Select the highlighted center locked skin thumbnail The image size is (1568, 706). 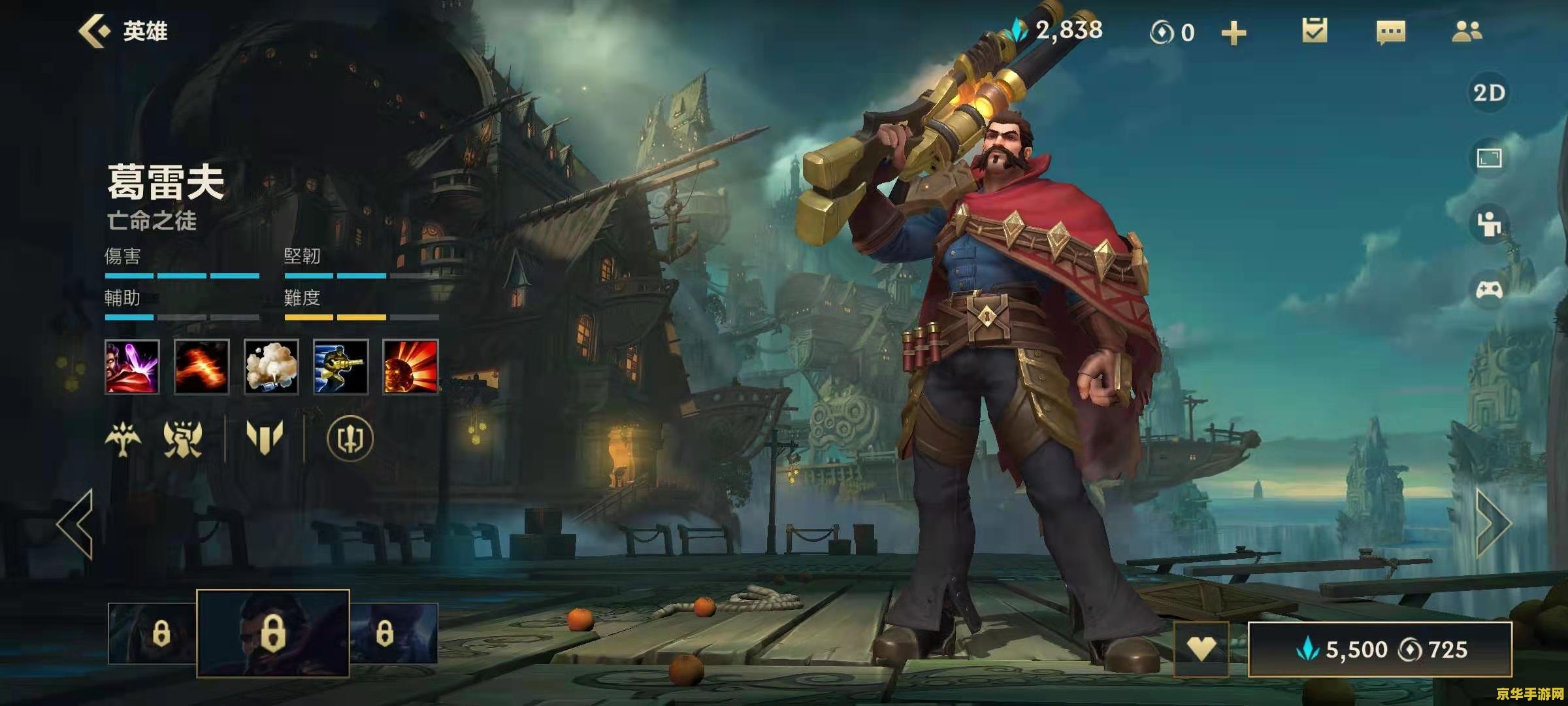[273, 632]
